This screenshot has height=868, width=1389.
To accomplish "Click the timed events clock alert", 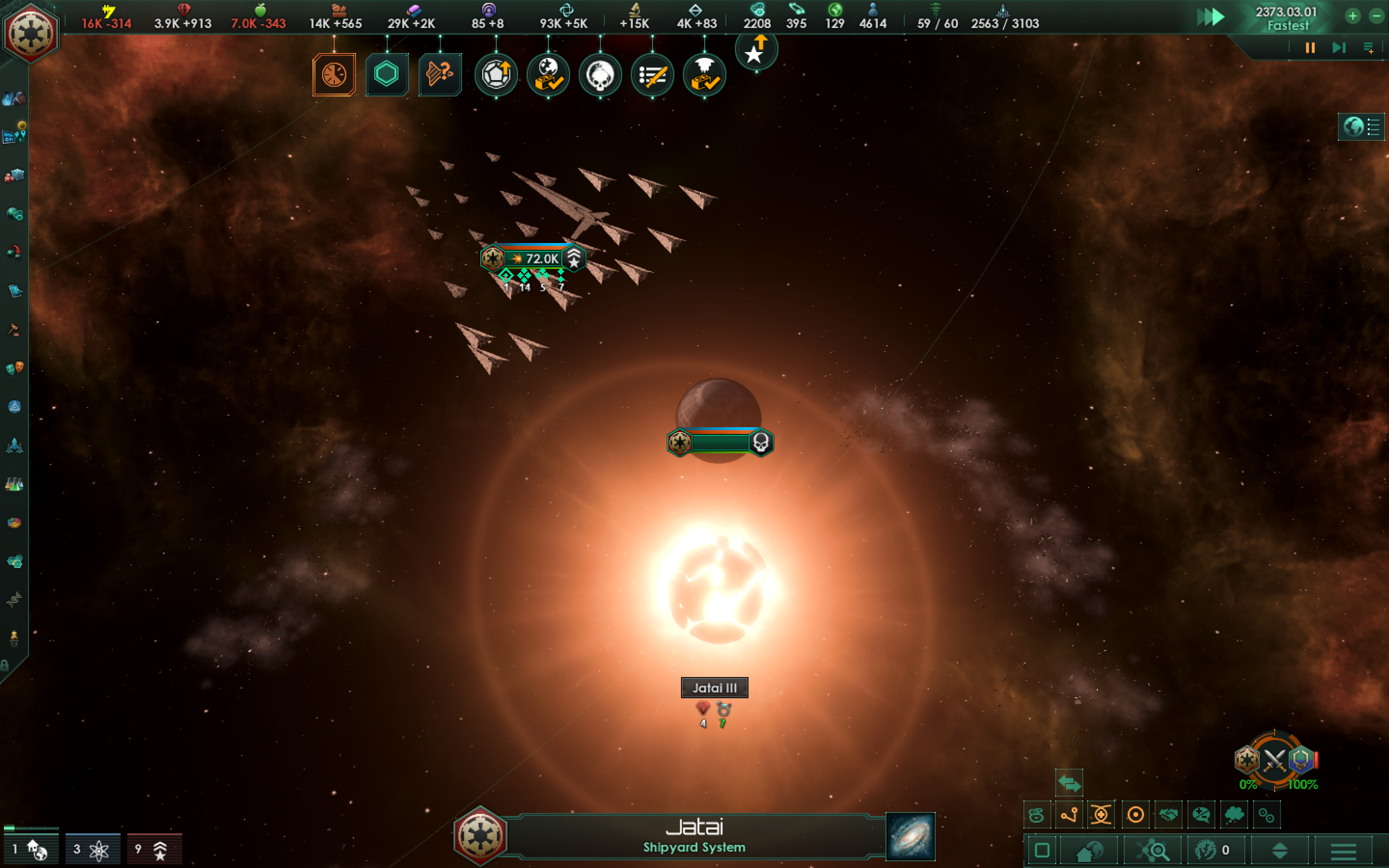I will [334, 75].
